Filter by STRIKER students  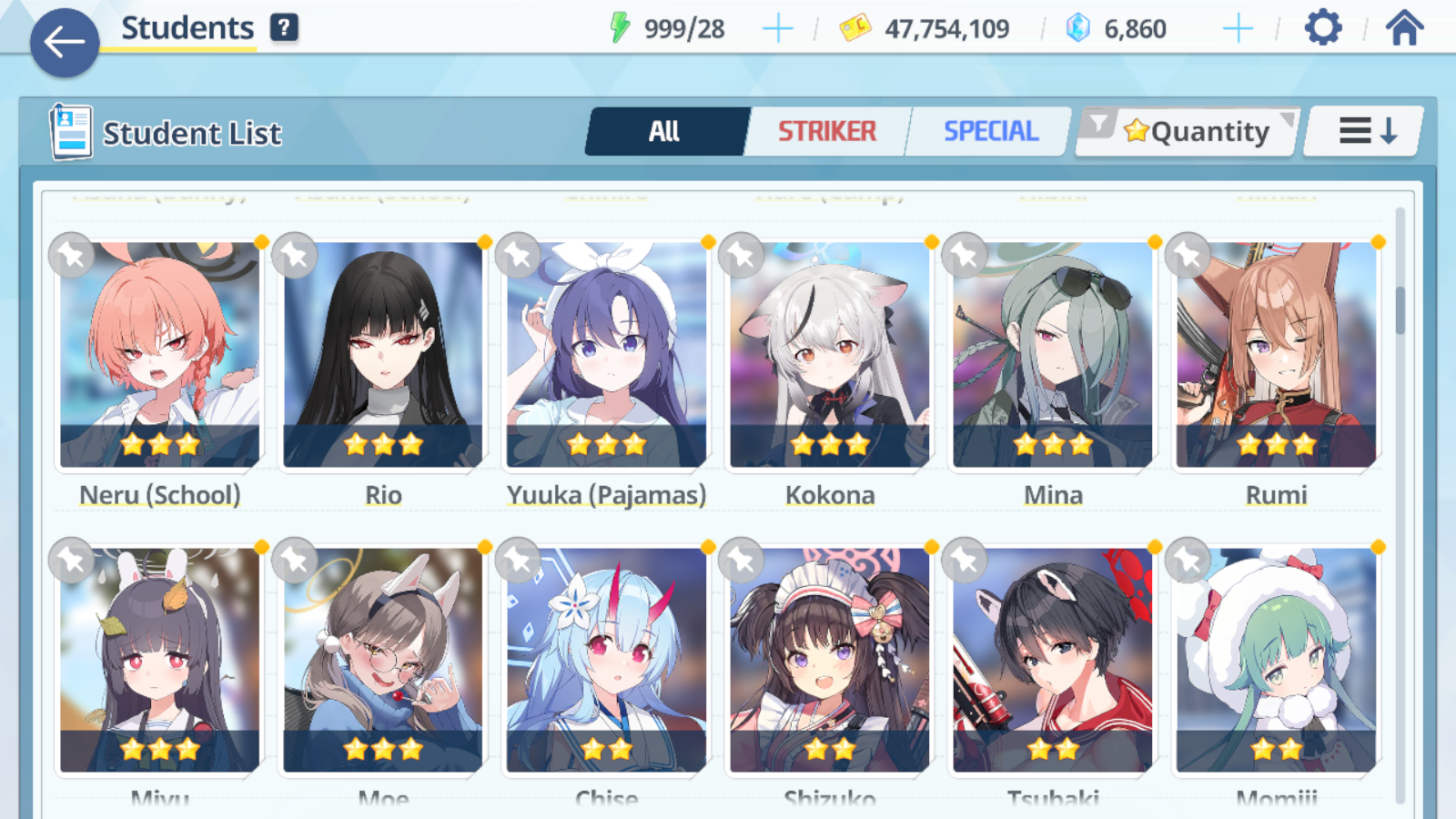(826, 132)
